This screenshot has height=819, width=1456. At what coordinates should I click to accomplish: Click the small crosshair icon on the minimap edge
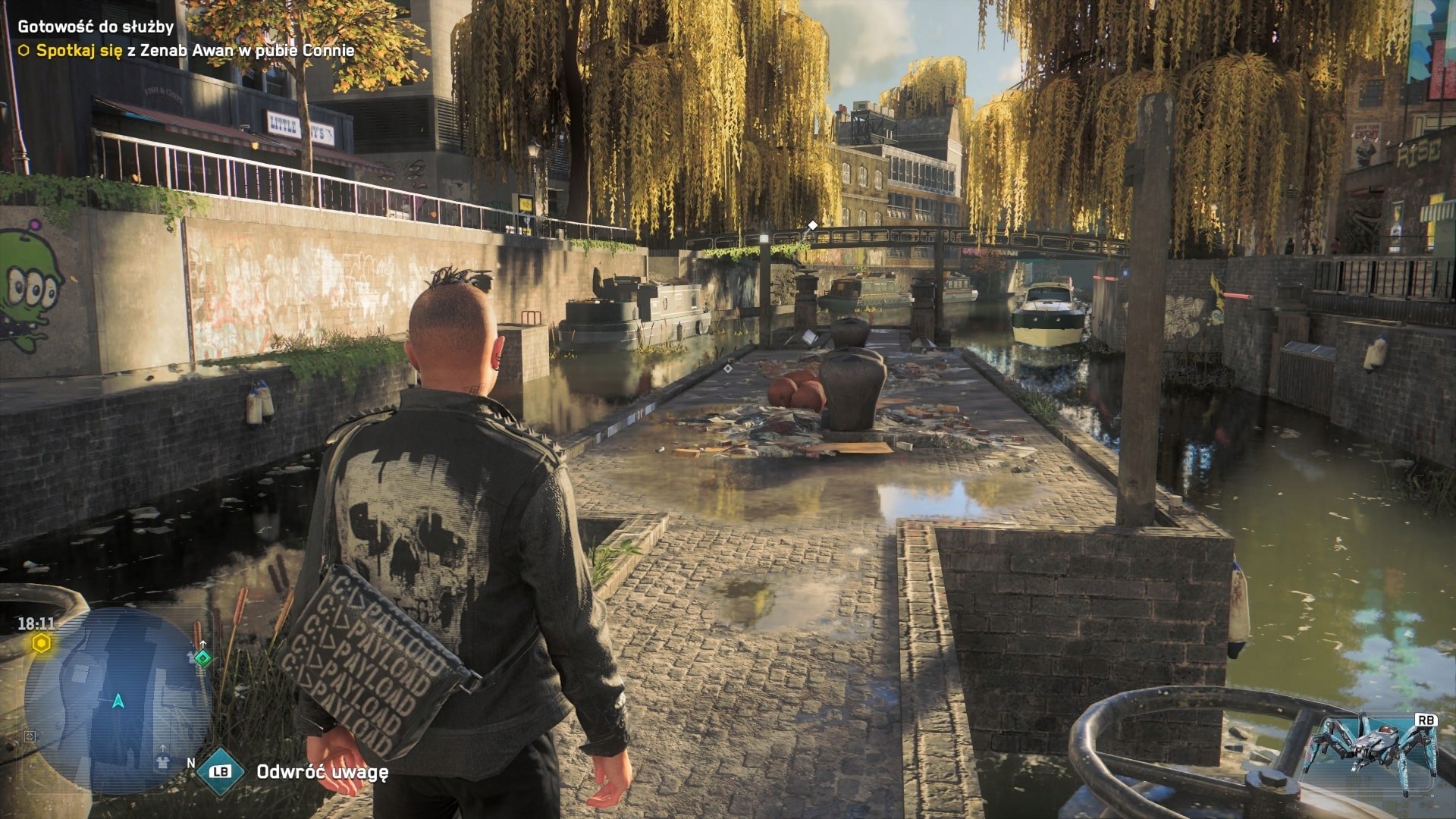tap(30, 736)
